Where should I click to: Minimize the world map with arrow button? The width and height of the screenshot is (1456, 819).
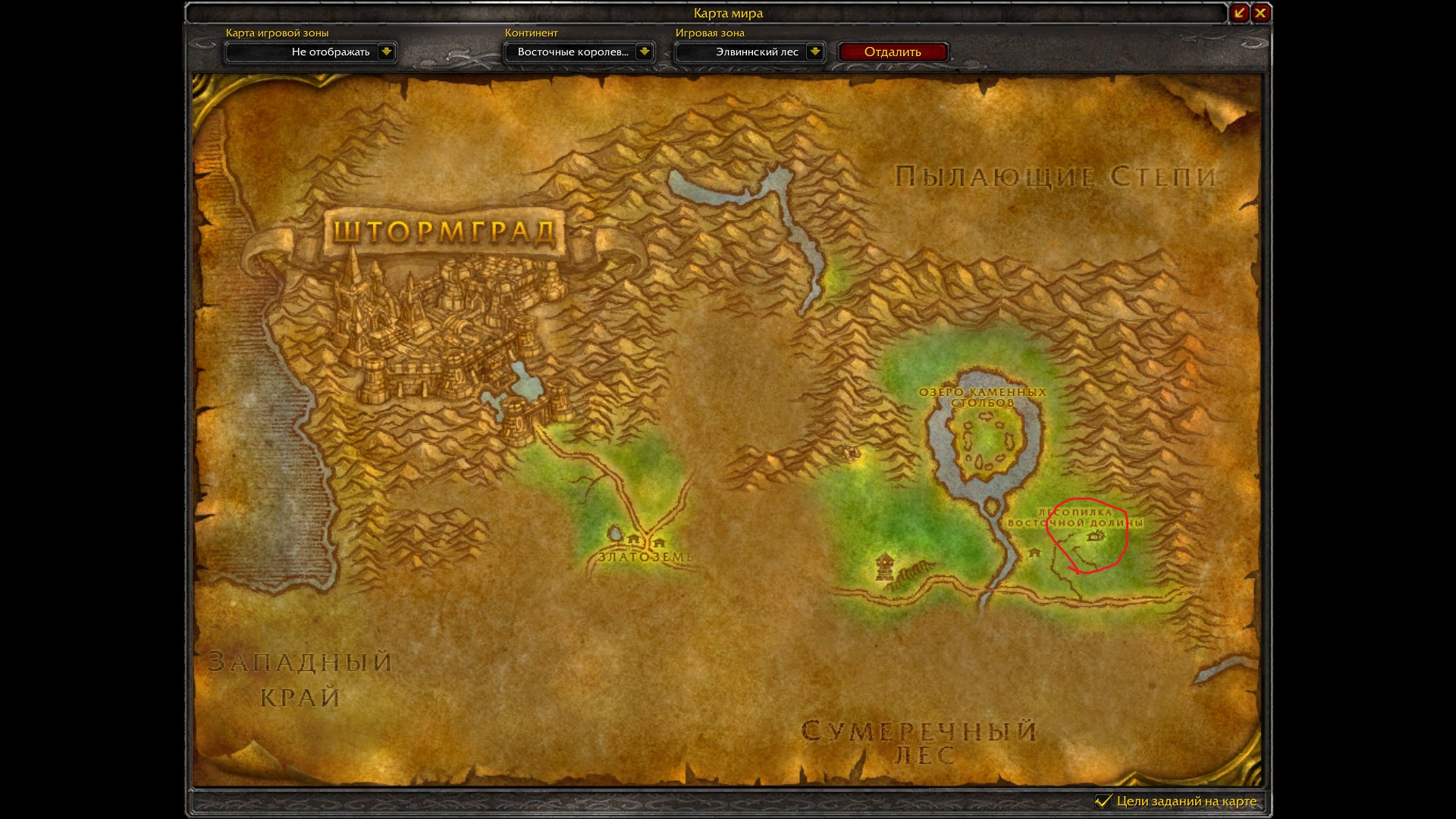(1239, 13)
